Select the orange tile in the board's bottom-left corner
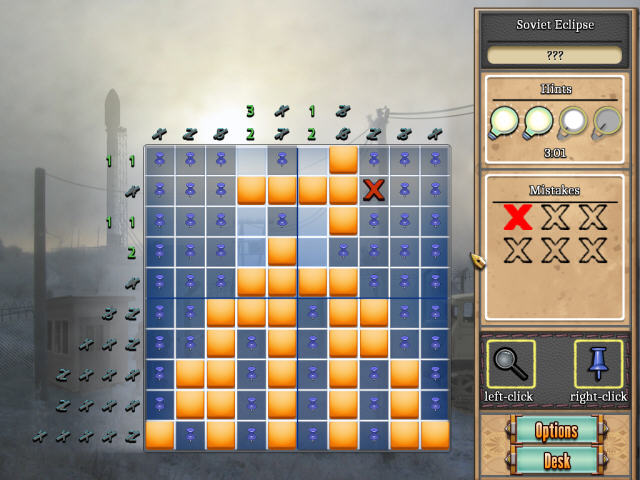 [159, 435]
